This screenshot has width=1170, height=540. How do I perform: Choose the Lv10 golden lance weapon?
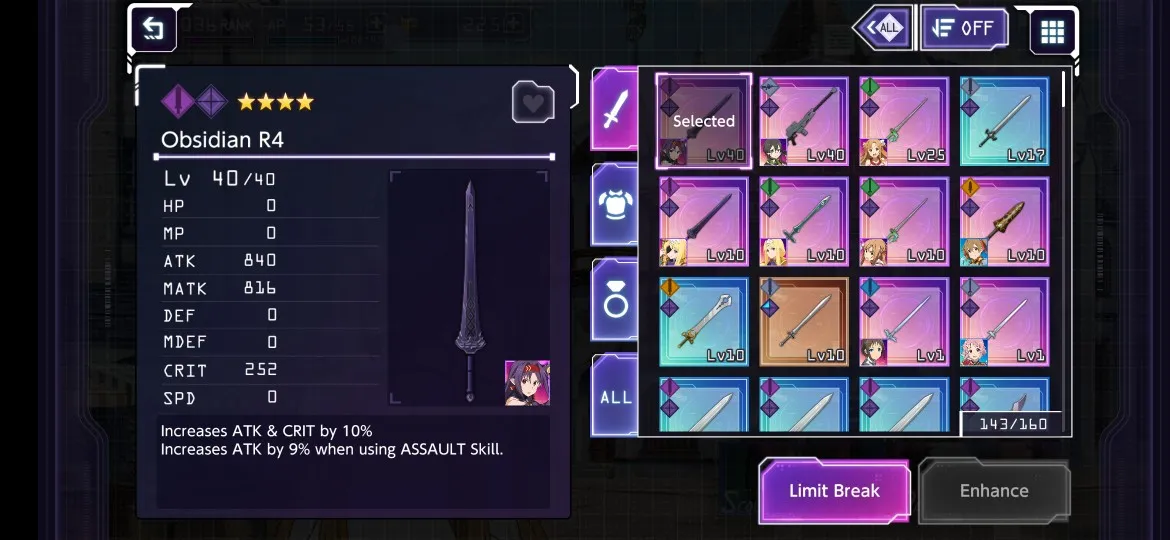(x=1004, y=222)
